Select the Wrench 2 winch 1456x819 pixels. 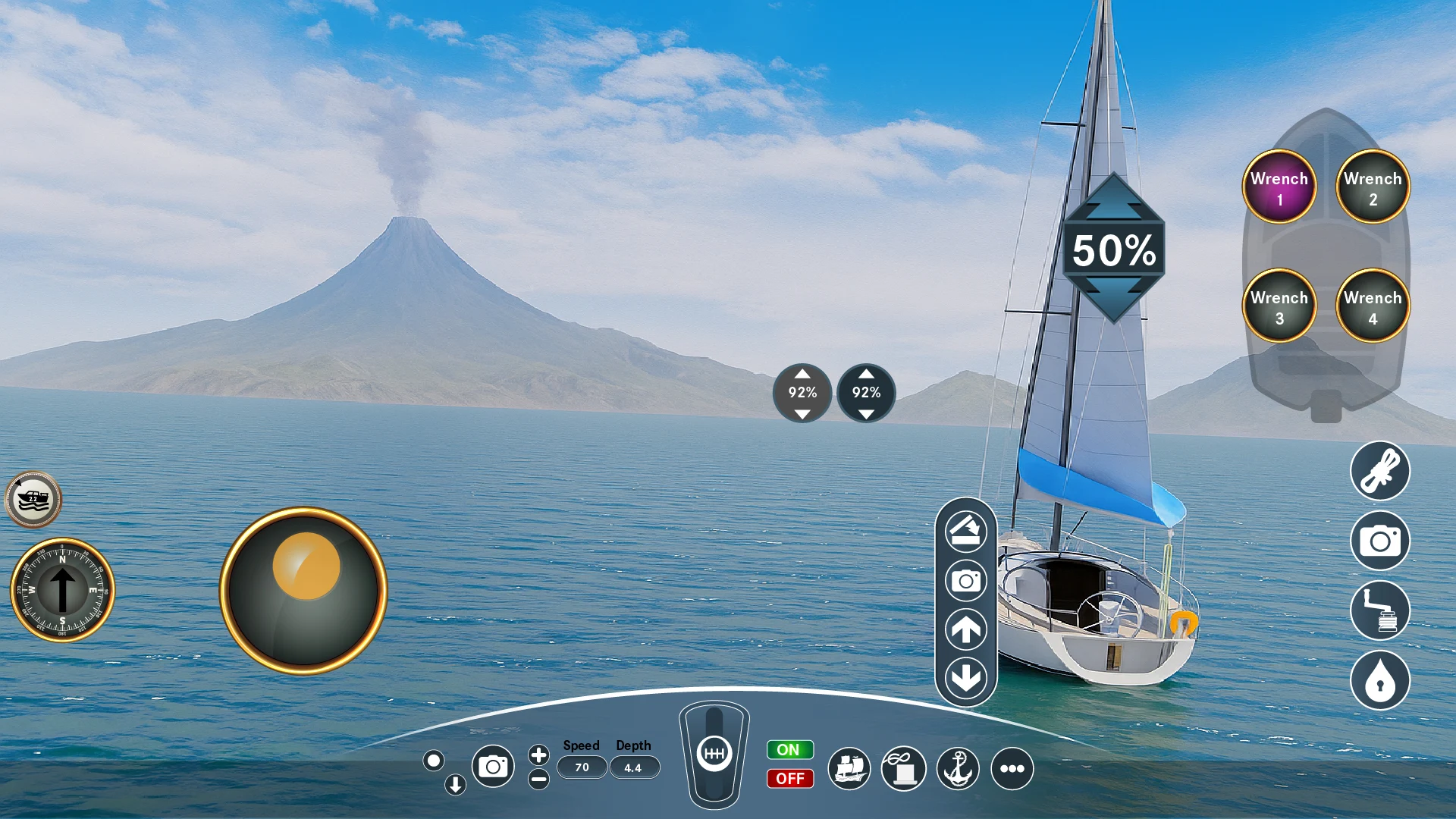tap(1373, 187)
